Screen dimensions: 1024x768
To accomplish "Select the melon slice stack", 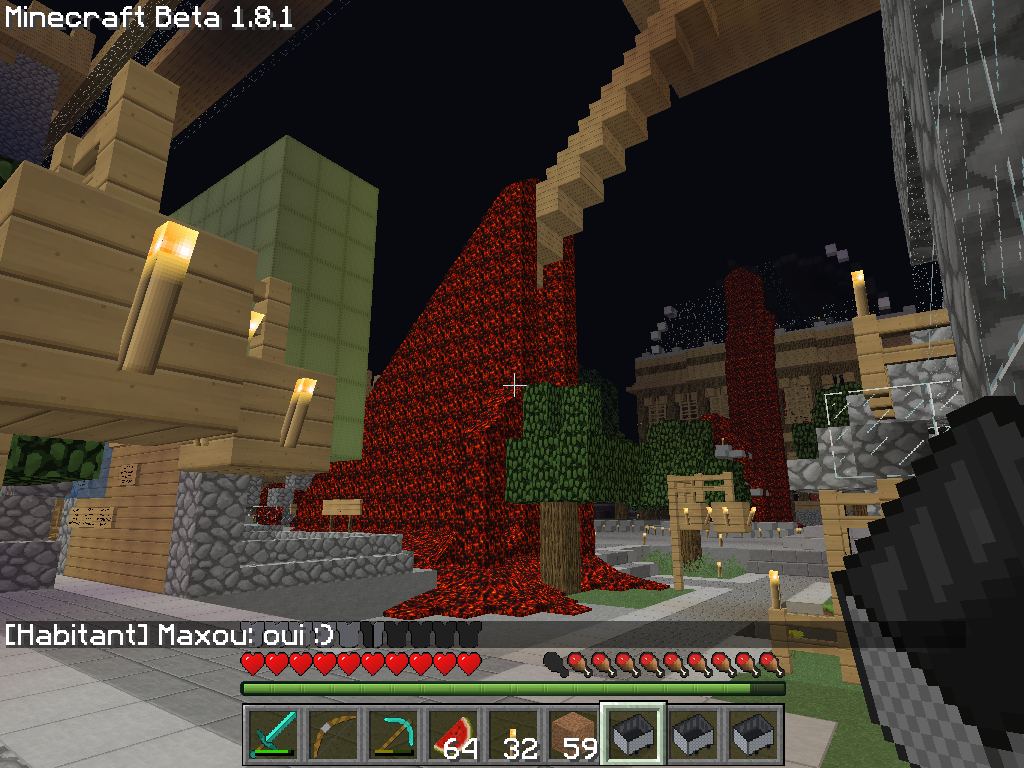I will pyautogui.click(x=453, y=736).
